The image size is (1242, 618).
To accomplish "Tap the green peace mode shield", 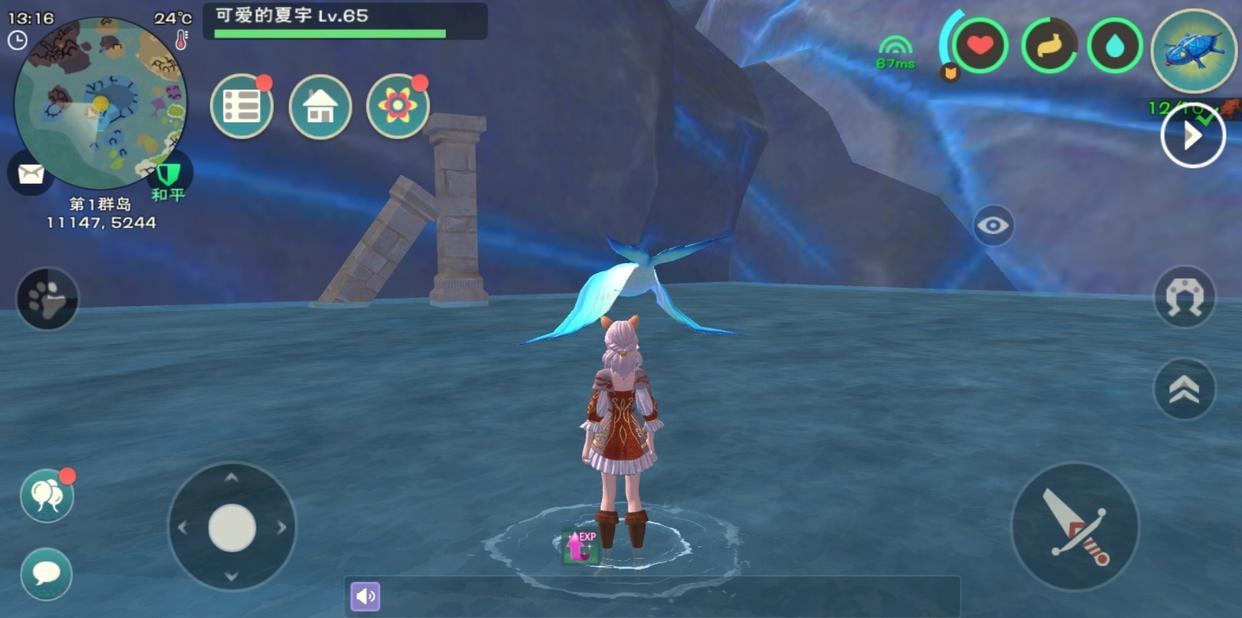I will tap(168, 179).
